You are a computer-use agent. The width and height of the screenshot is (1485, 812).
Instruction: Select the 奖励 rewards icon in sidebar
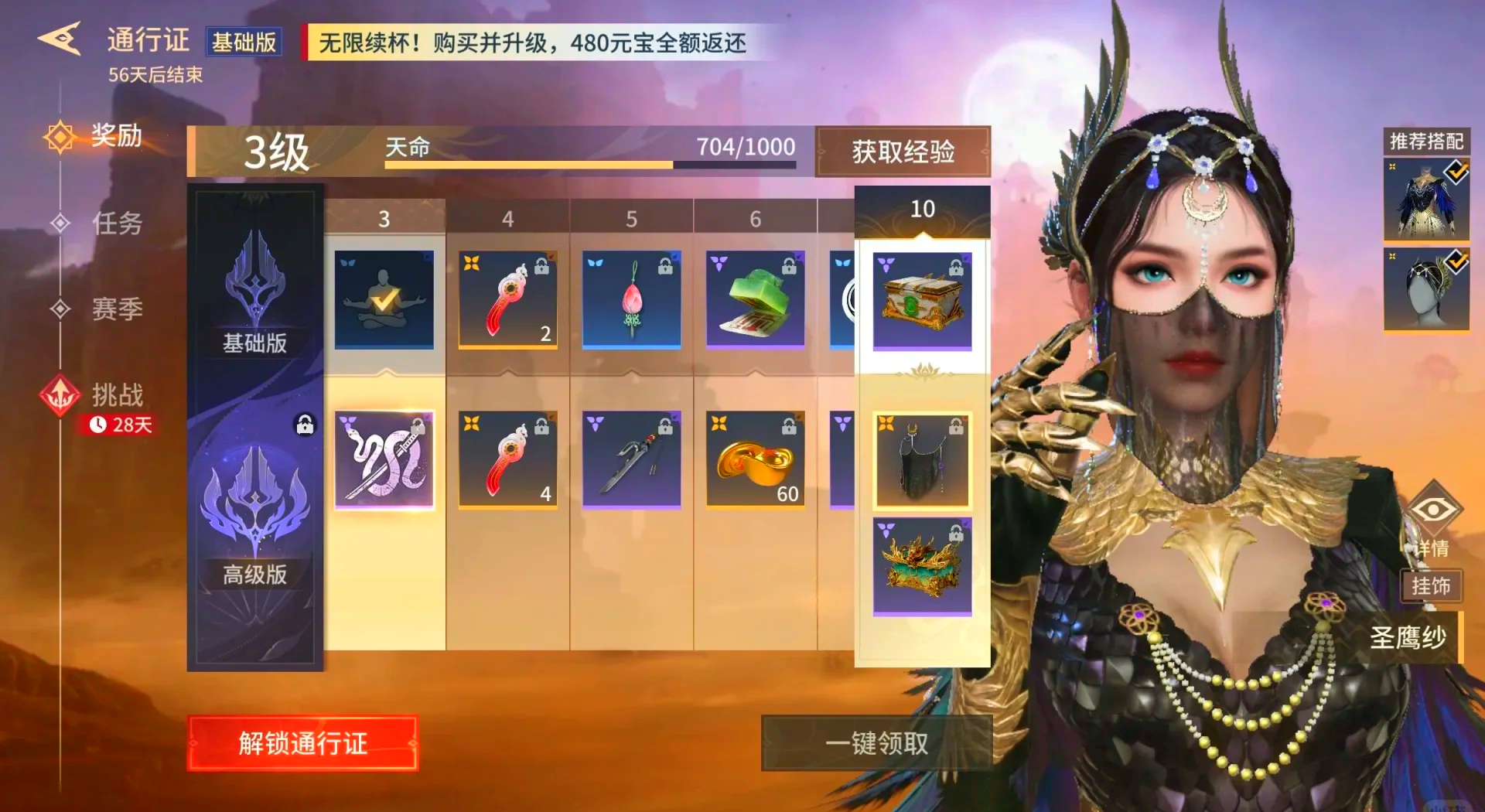60,135
